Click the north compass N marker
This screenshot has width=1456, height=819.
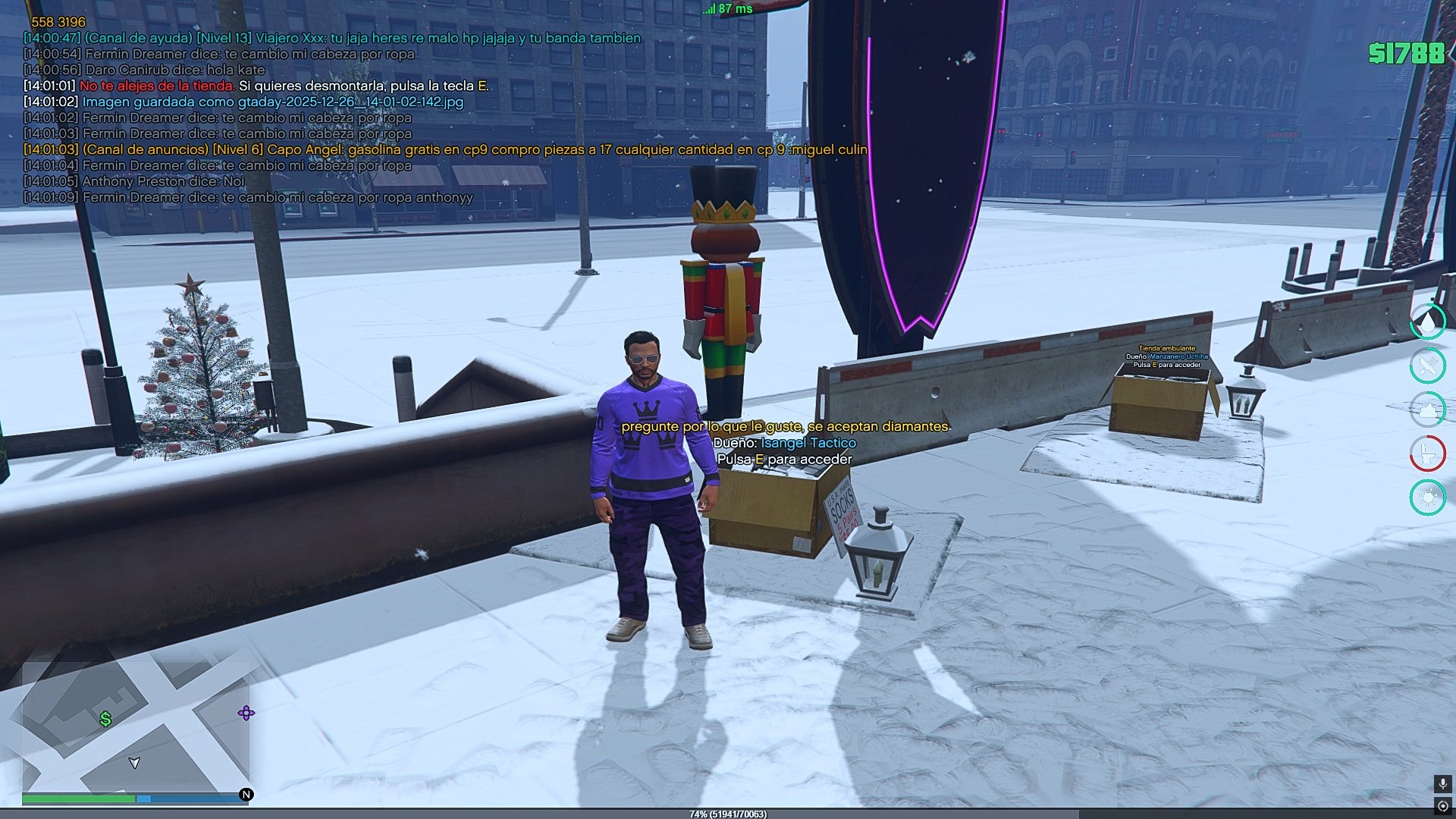click(x=246, y=795)
